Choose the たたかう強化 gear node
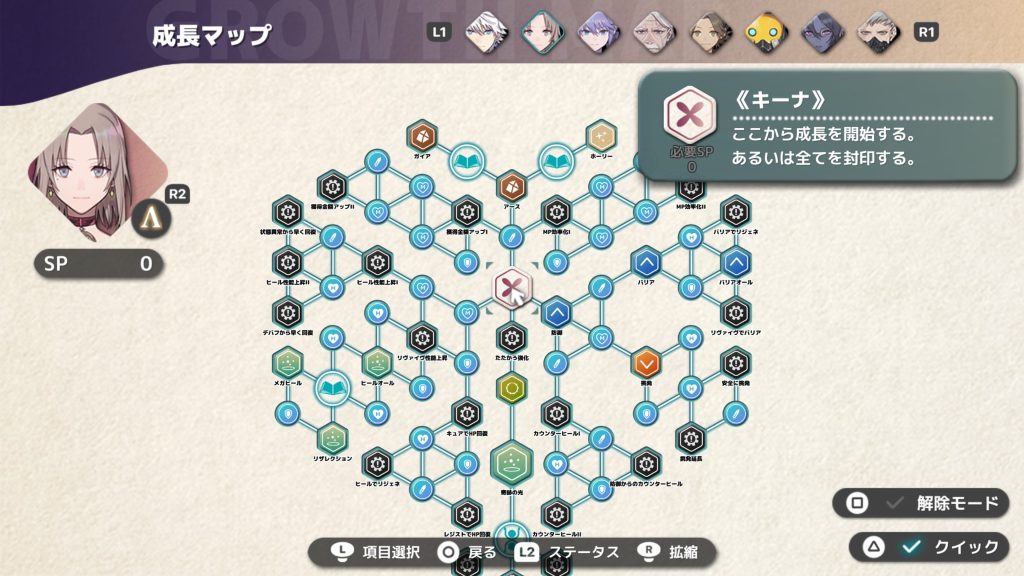 [511, 337]
